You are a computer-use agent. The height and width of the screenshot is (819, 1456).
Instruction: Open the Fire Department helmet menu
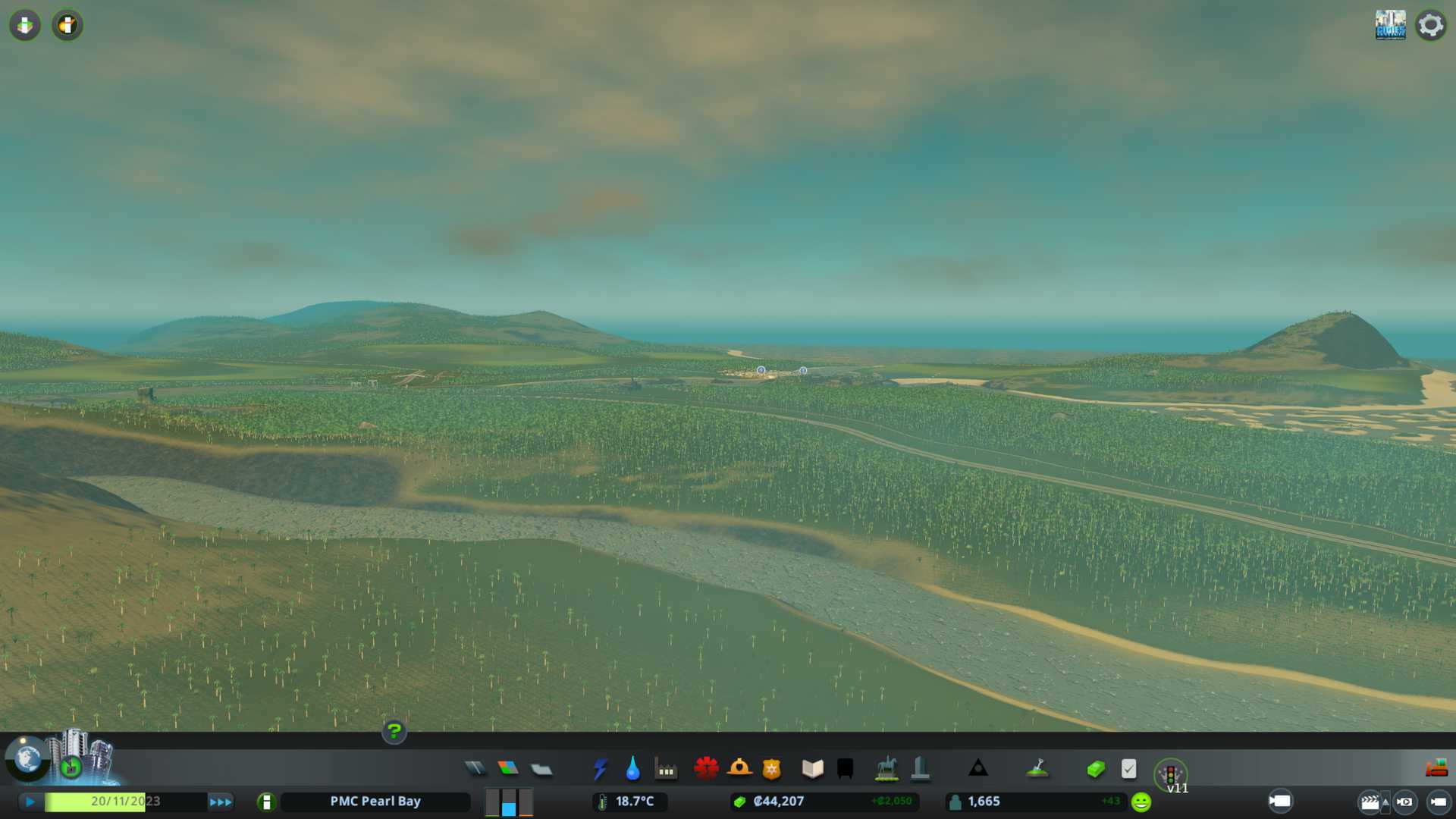[739, 769]
